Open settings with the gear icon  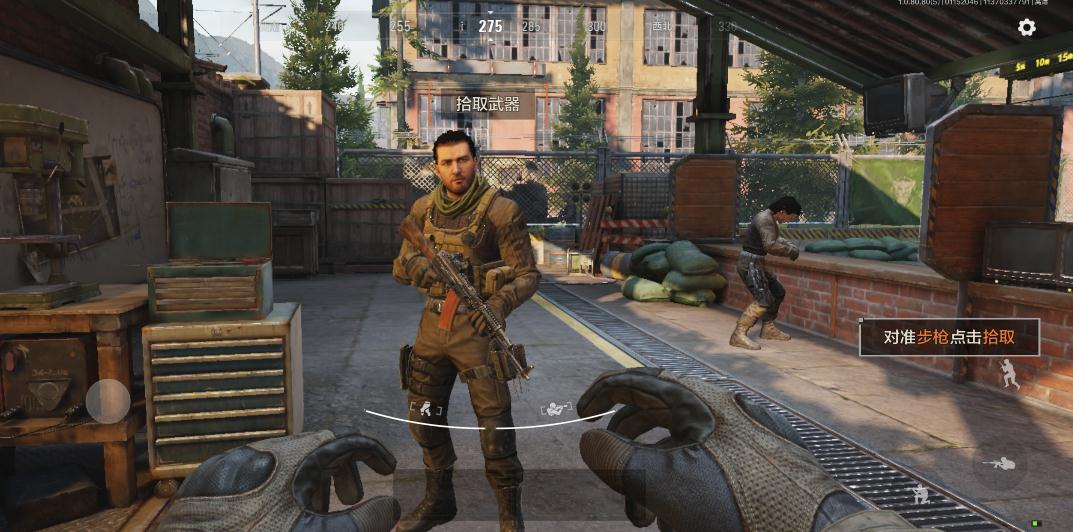tap(1027, 27)
